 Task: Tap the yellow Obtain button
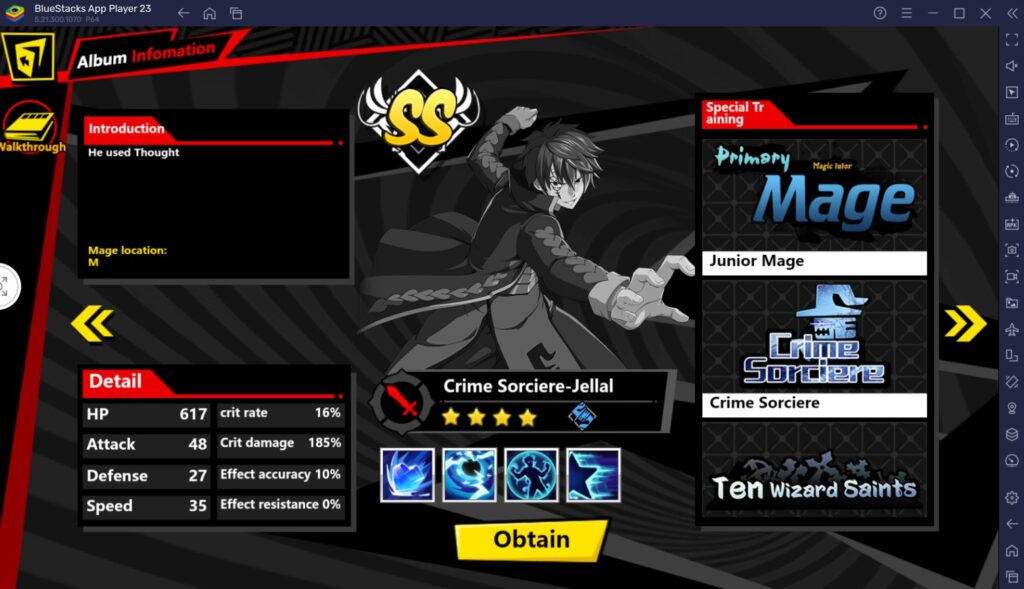pos(531,539)
